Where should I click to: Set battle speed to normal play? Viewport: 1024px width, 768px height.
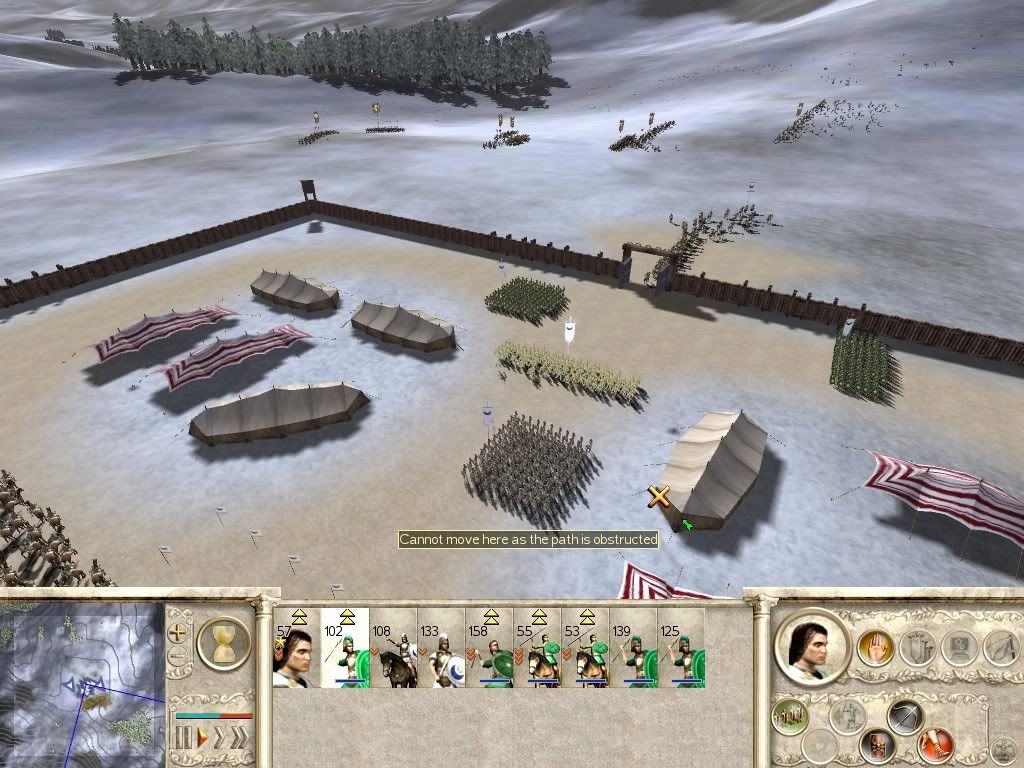coord(203,739)
